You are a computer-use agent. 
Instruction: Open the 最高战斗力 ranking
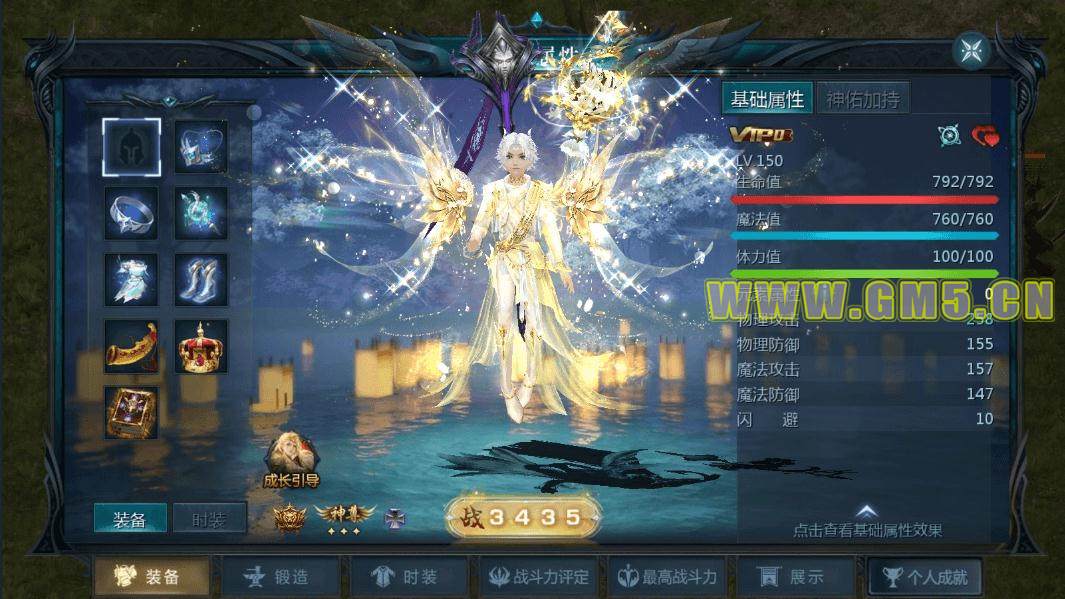point(667,577)
